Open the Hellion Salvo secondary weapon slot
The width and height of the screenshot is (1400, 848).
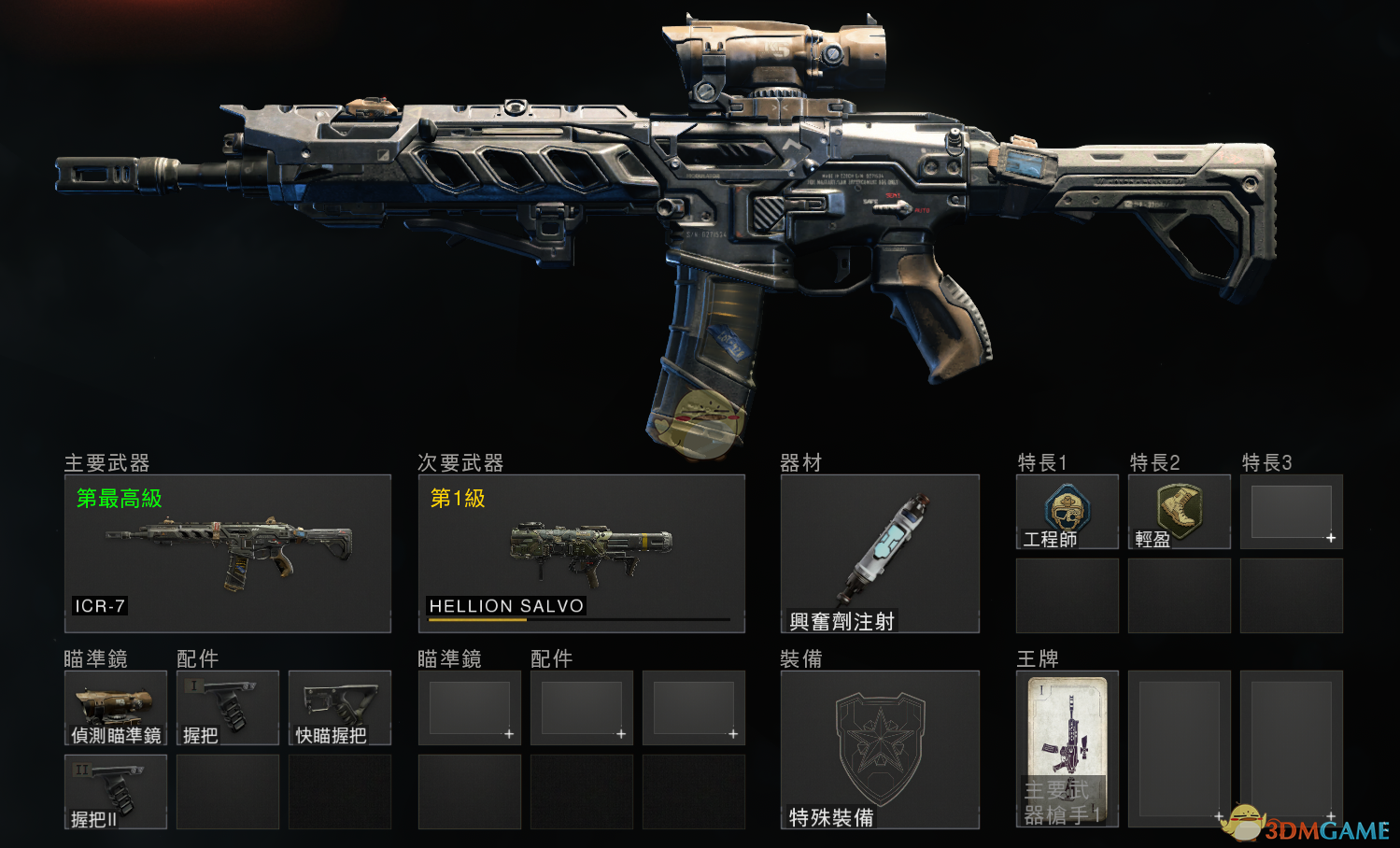coord(581,553)
